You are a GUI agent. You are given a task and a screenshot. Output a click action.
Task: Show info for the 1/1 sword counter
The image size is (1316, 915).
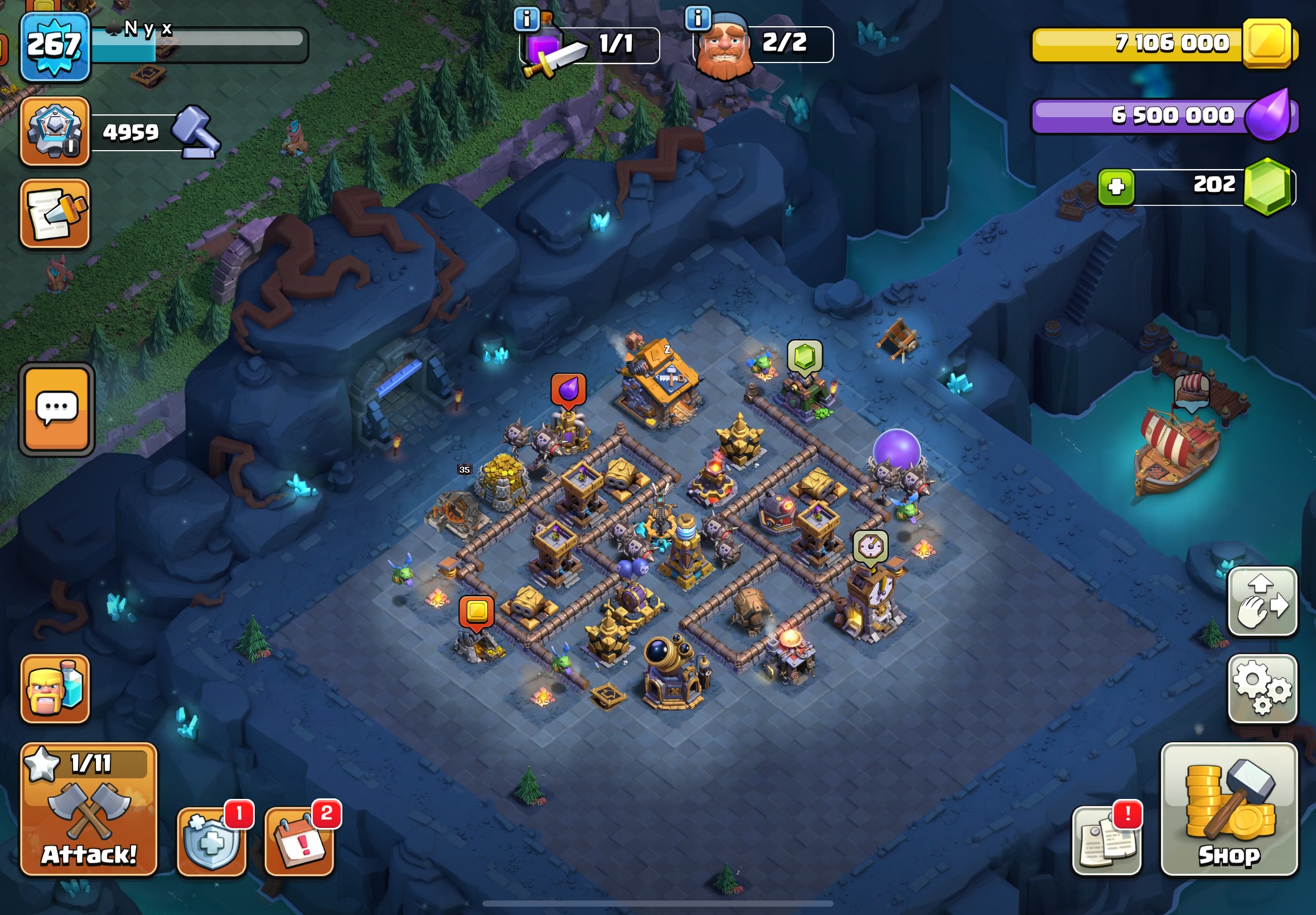[526, 19]
